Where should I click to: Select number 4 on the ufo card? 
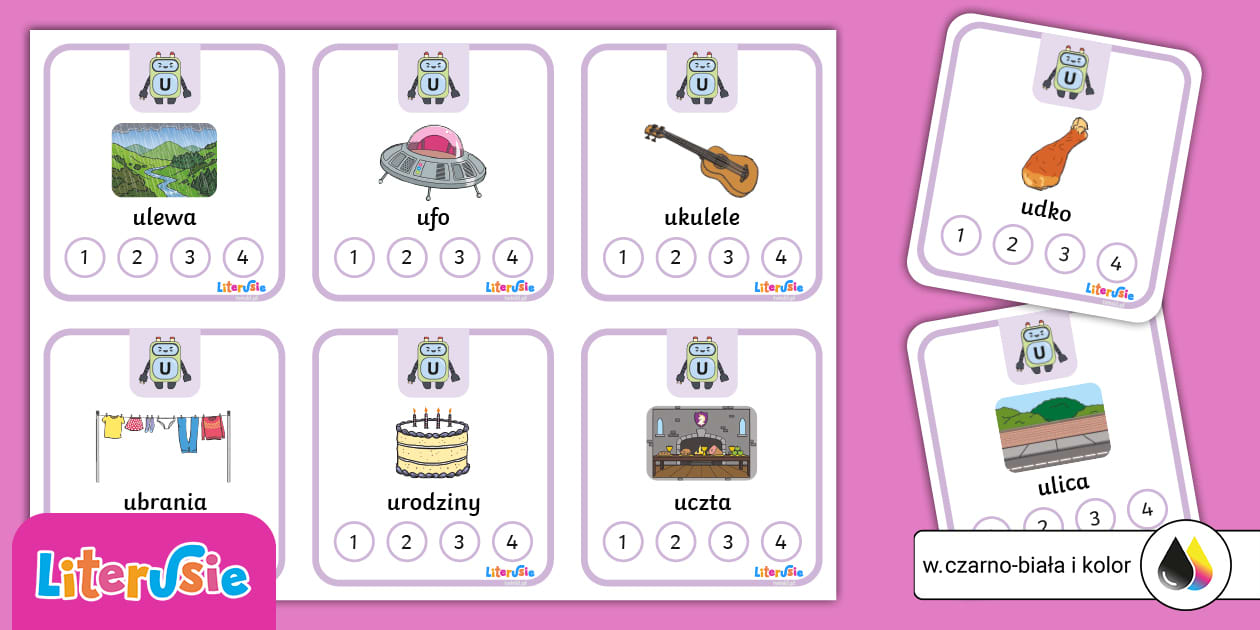512,258
